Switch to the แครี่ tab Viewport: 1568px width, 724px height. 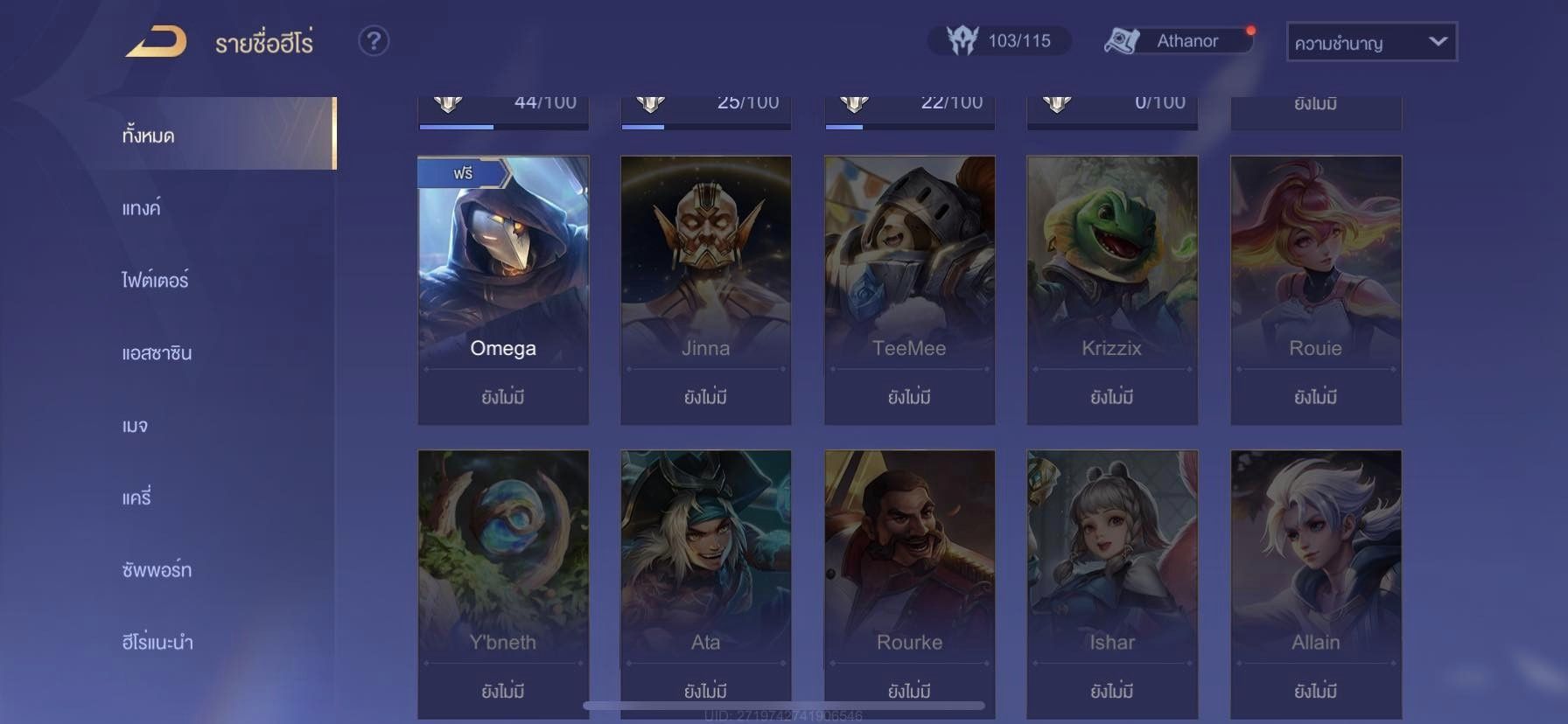pyautogui.click(x=136, y=498)
